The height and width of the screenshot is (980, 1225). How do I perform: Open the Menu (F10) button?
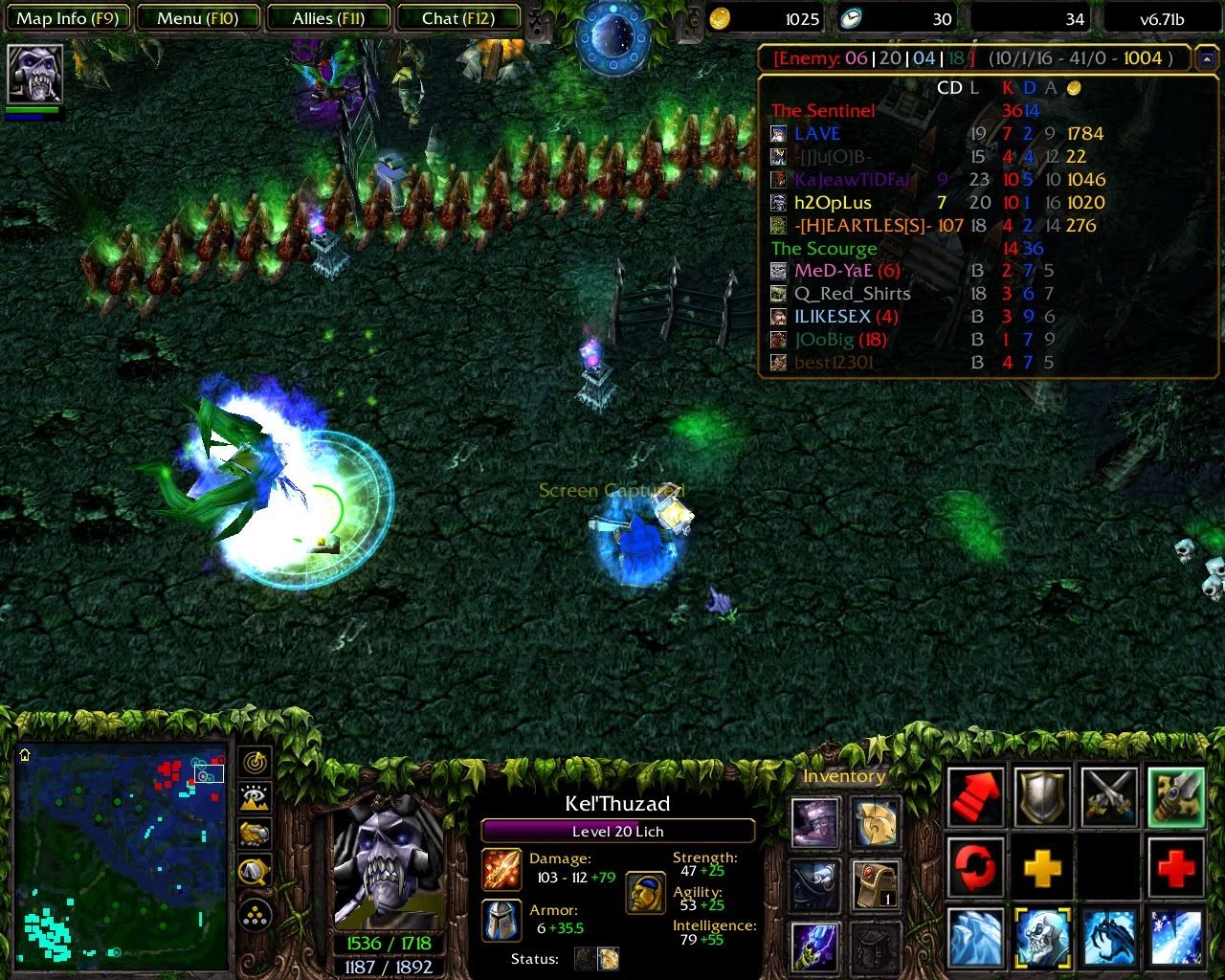point(197,18)
